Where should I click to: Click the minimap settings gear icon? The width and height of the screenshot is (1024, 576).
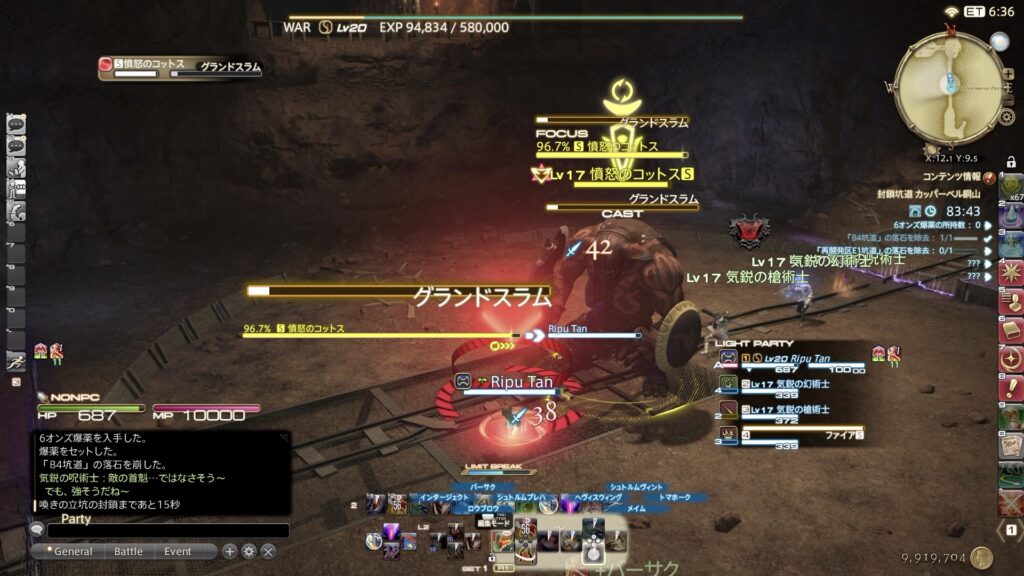point(1007,118)
